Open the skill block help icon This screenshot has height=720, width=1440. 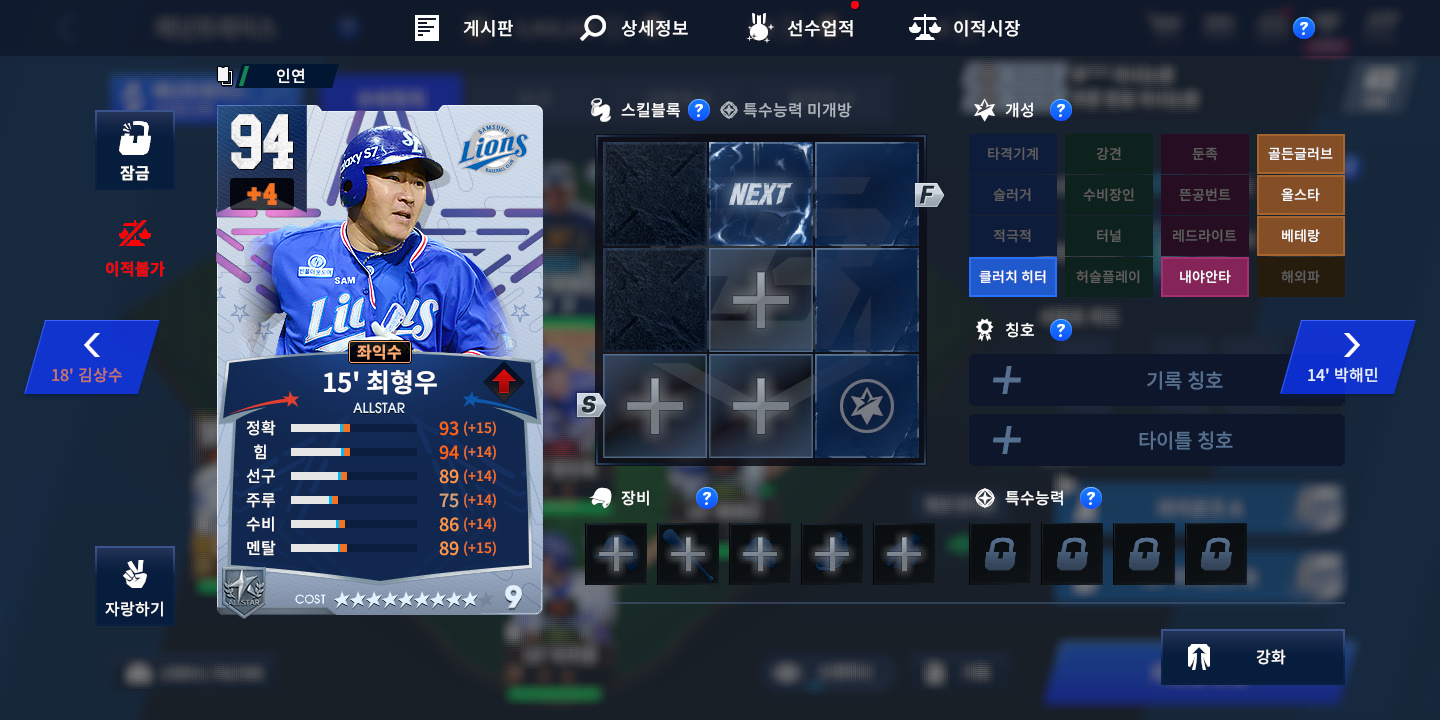click(699, 110)
